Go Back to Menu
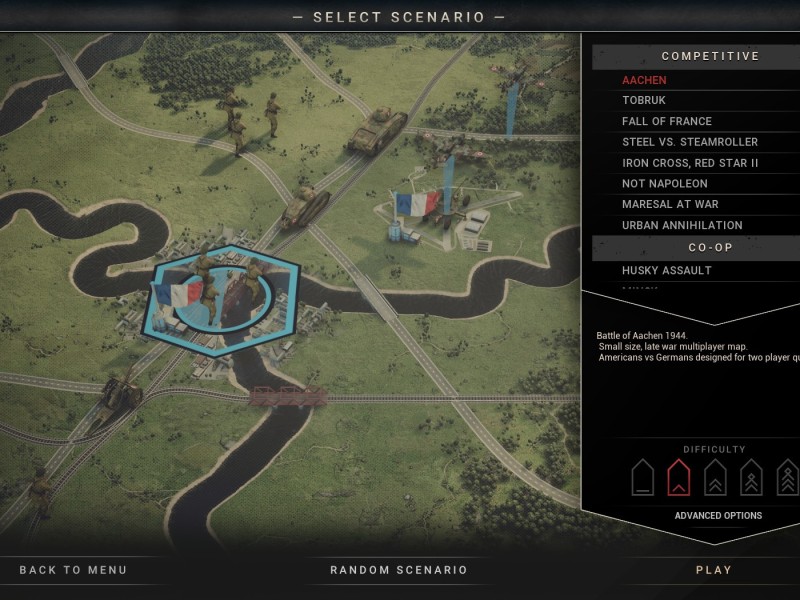800x600 pixels. point(73,570)
